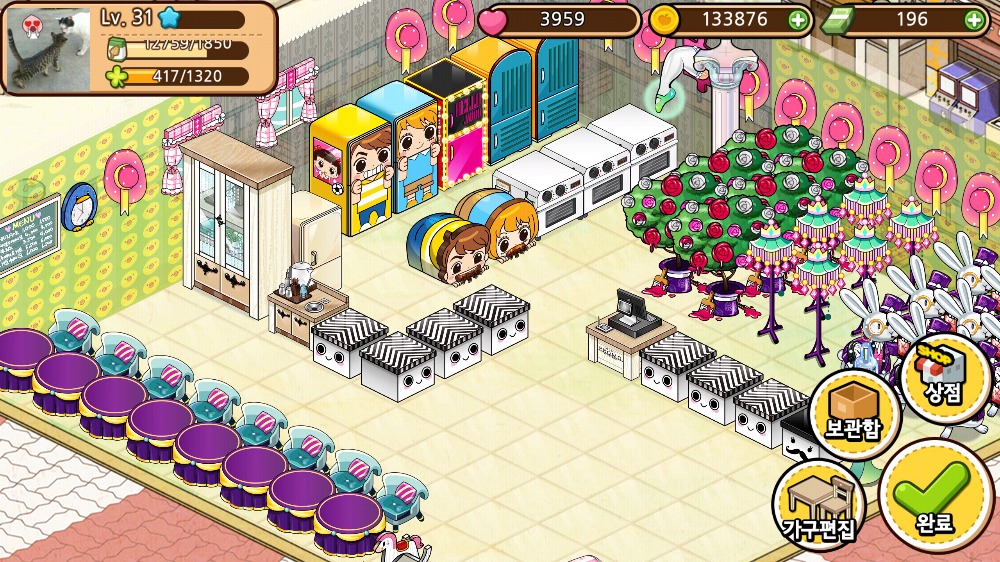Add gold coins with the plus button
Viewport: 1000px width, 562px height.
[x=797, y=19]
